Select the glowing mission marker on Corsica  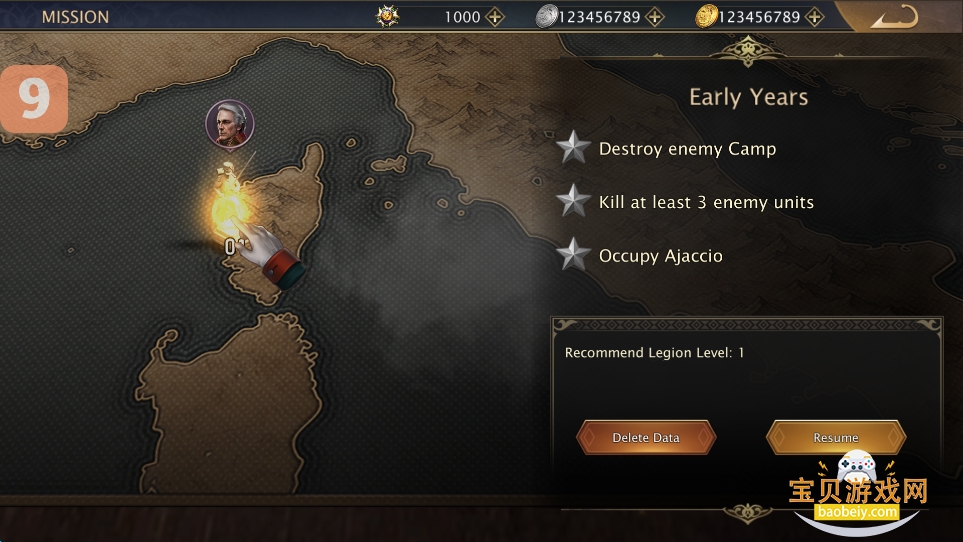point(226,202)
